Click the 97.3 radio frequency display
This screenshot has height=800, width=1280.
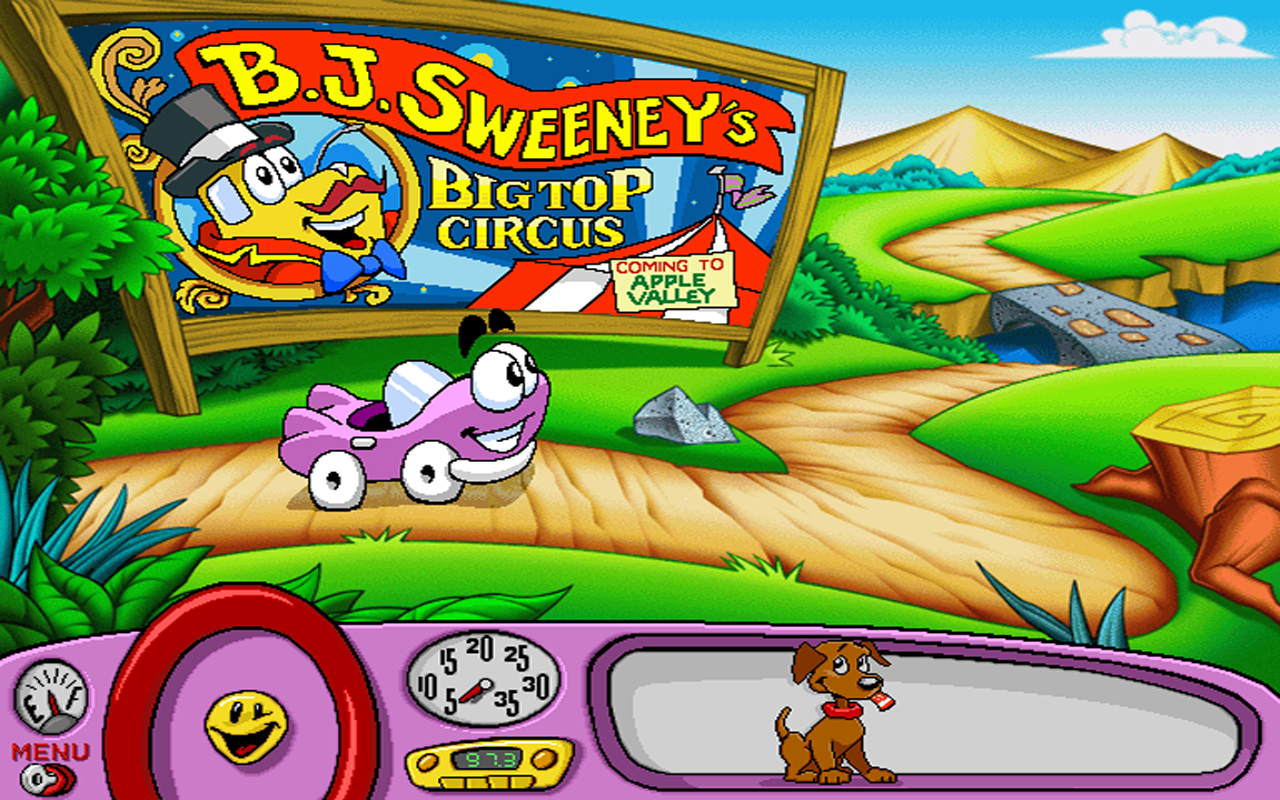pos(489,757)
